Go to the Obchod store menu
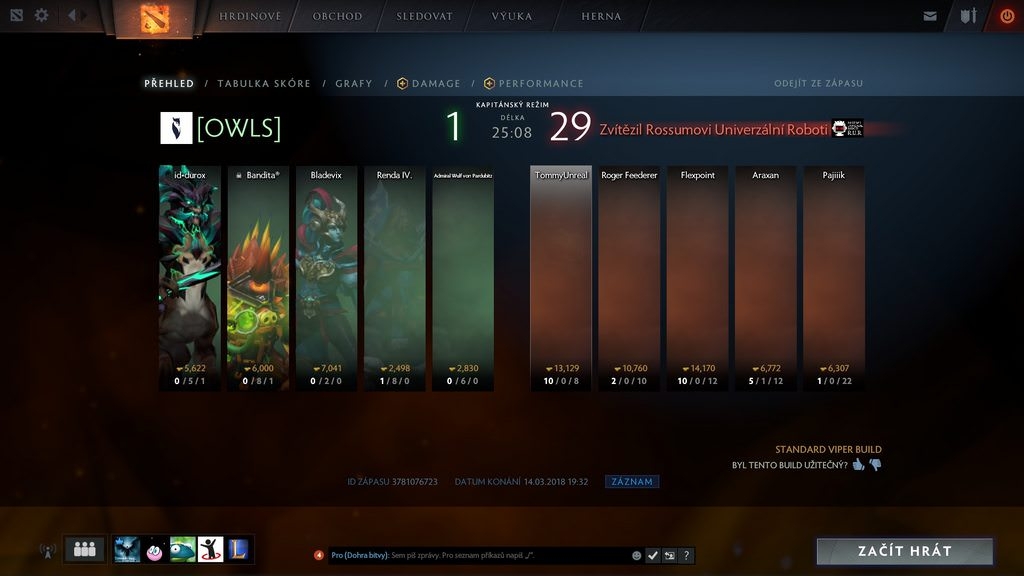This screenshot has width=1024, height=576. click(337, 17)
